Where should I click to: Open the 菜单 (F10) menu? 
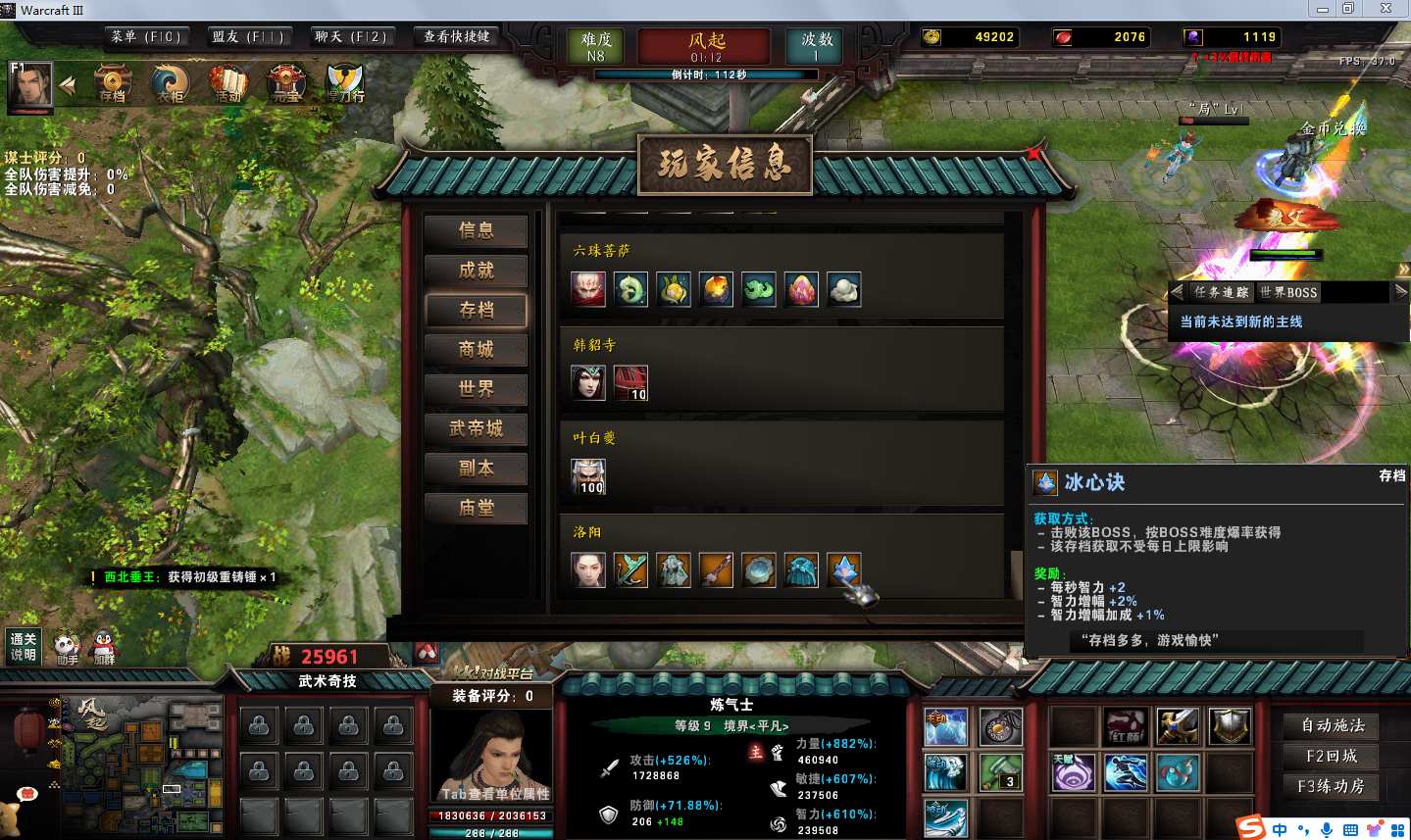pyautogui.click(x=145, y=37)
